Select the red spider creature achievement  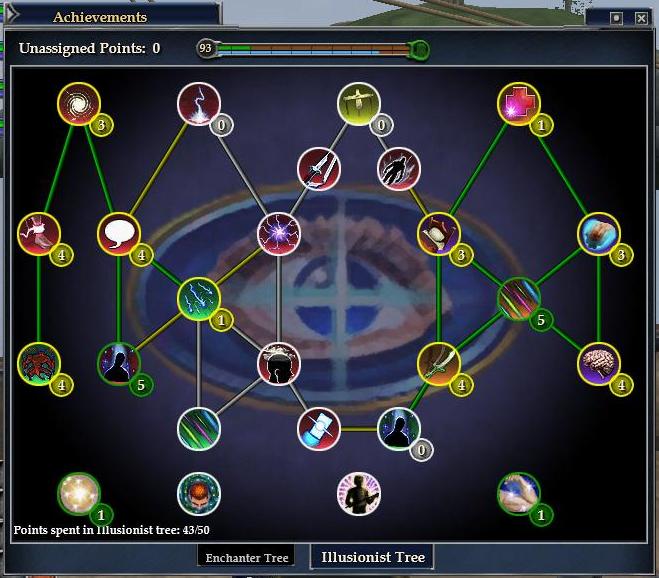(39, 363)
